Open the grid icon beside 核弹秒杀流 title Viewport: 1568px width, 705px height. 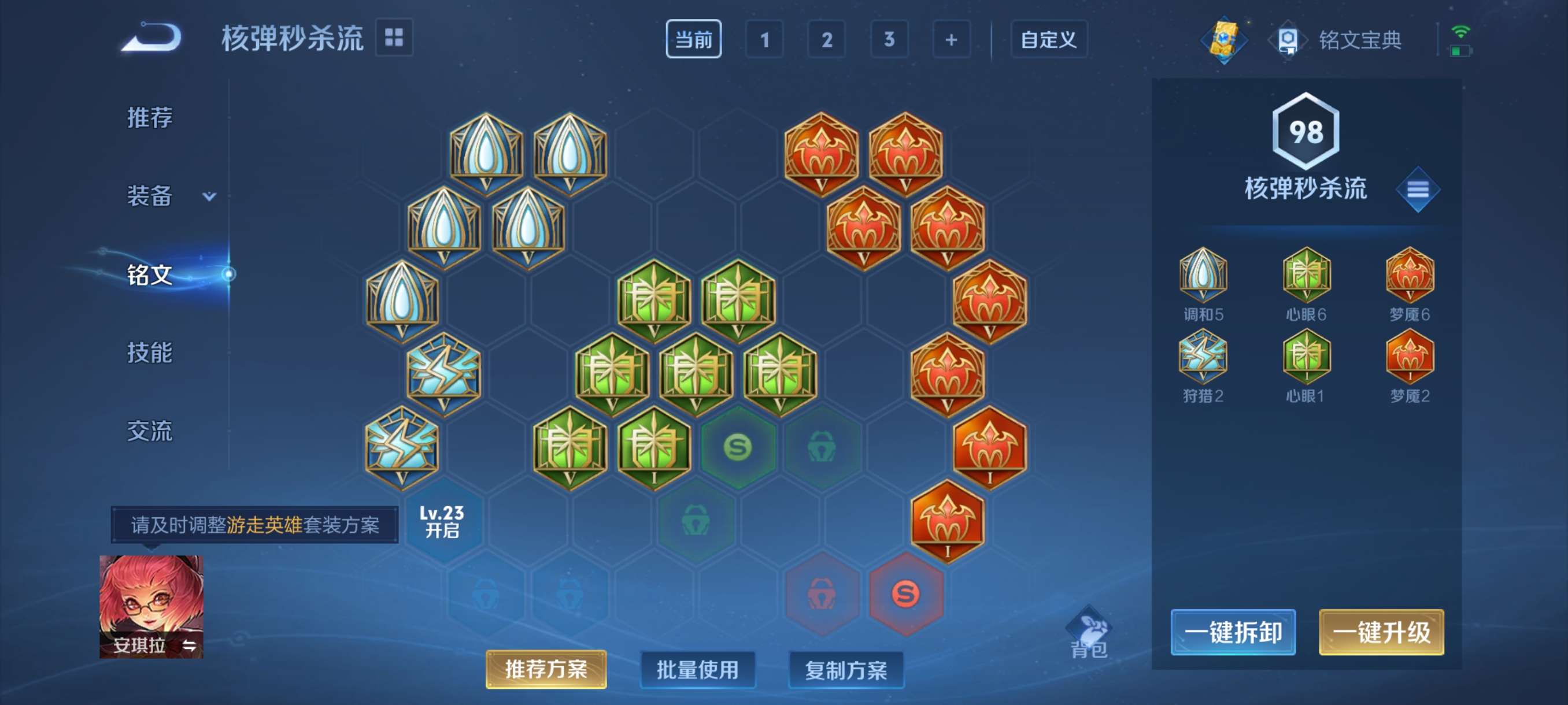tap(395, 38)
